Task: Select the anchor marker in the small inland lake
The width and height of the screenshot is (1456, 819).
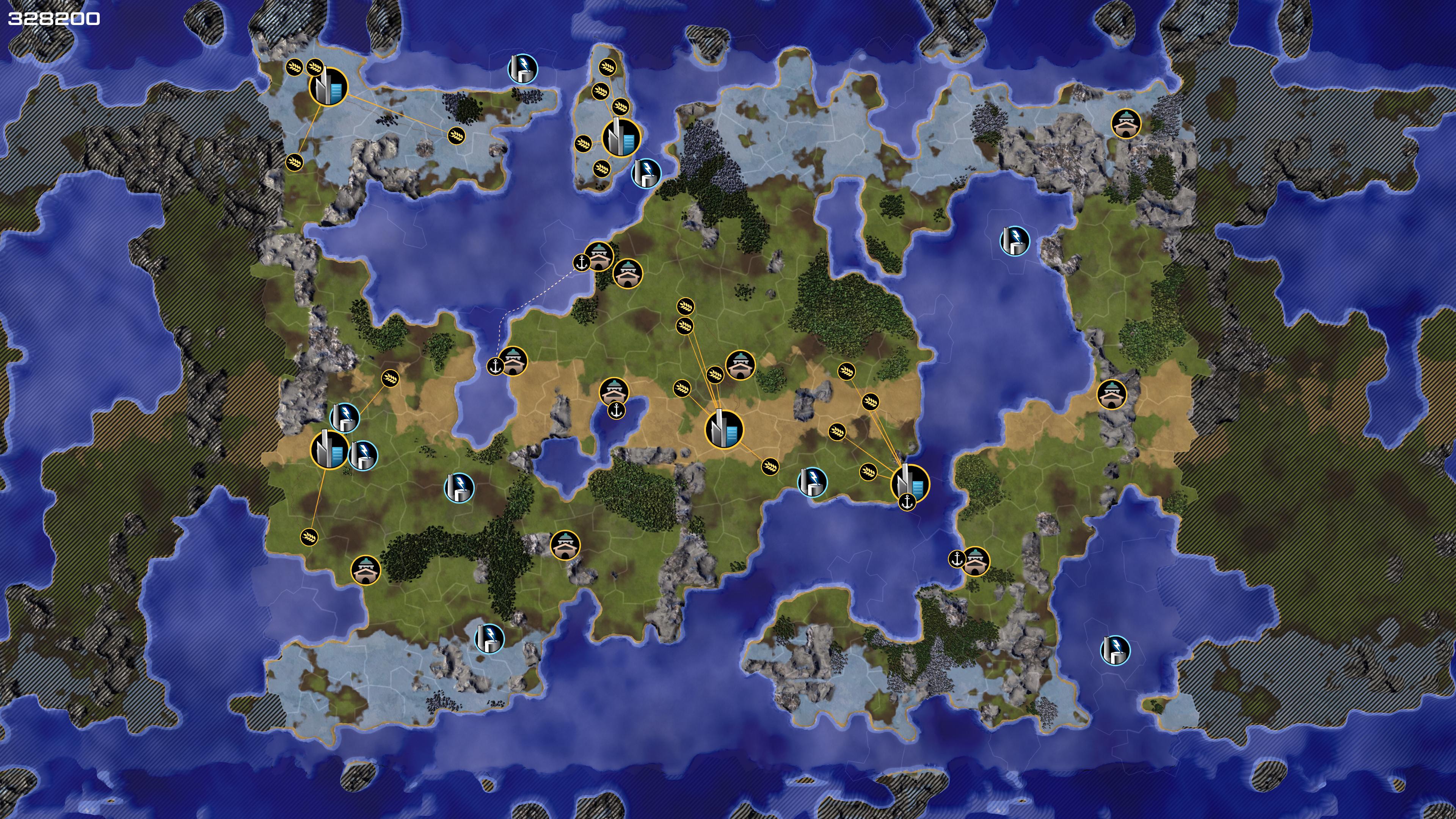Action: 616,411
